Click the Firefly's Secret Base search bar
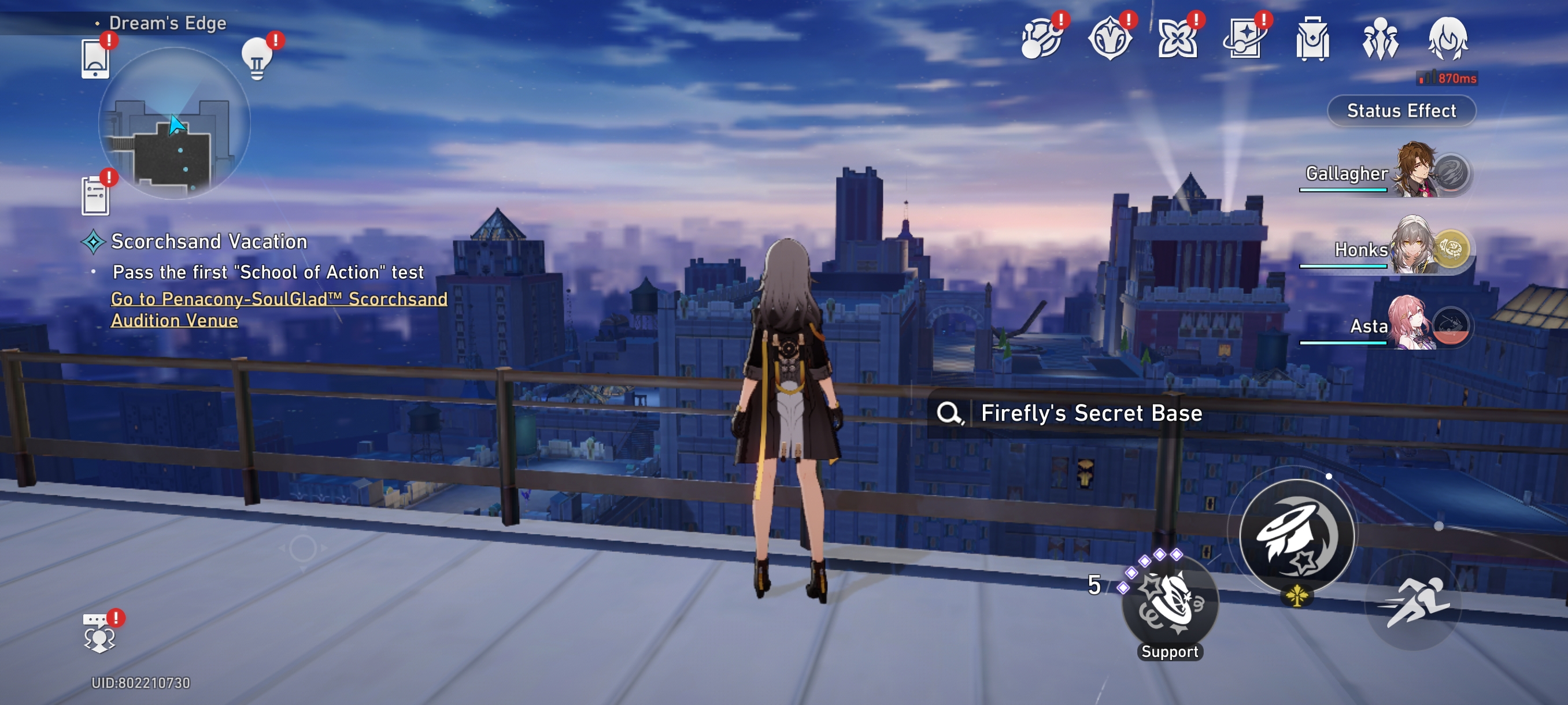 [x=1090, y=414]
